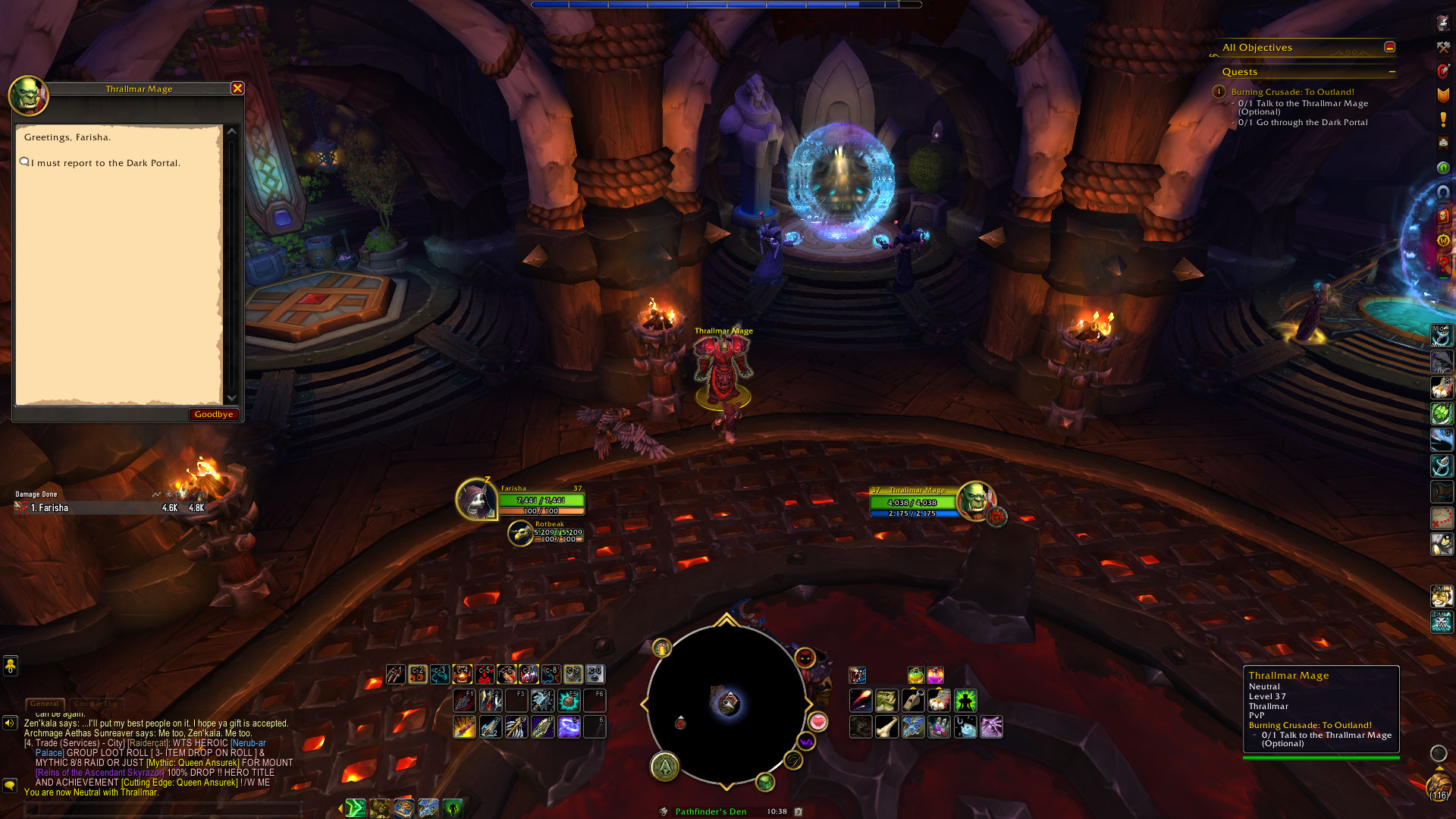Activate the treasure map icon with red X
Viewport: 1456px width, 819px height.
[x=1442, y=518]
